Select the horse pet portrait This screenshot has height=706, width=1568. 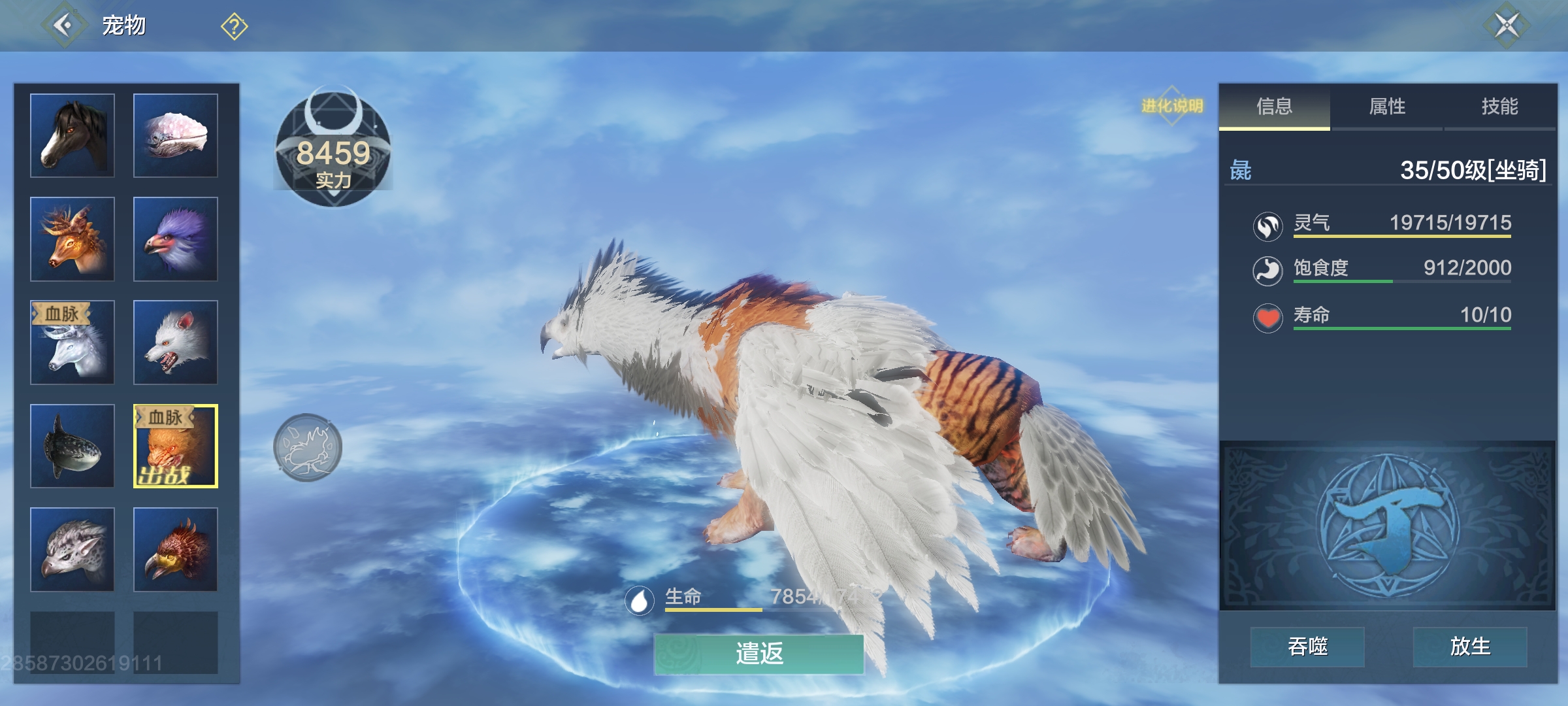pos(72,134)
